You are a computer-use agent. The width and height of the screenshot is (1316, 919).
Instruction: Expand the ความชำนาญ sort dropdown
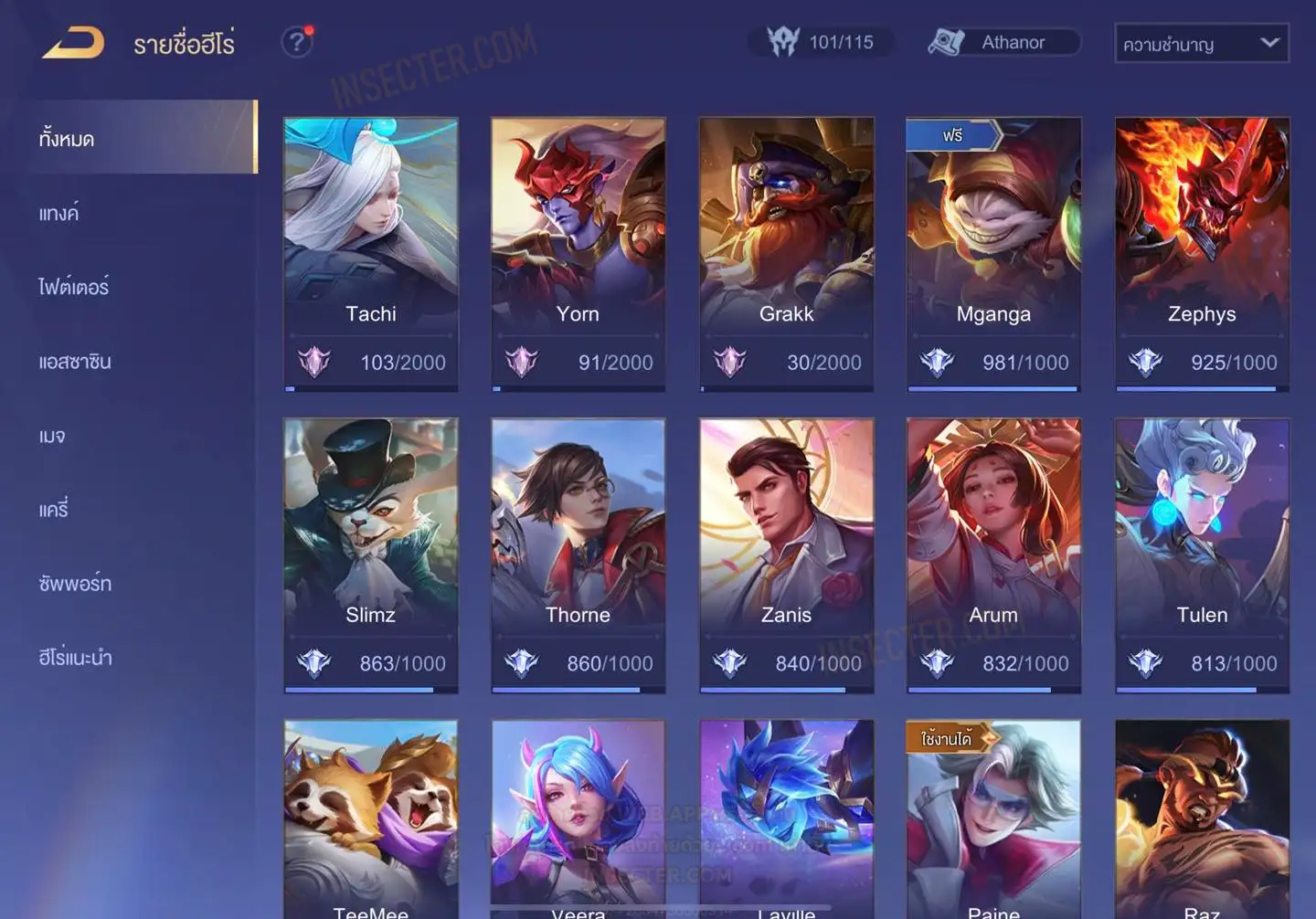tap(1201, 44)
